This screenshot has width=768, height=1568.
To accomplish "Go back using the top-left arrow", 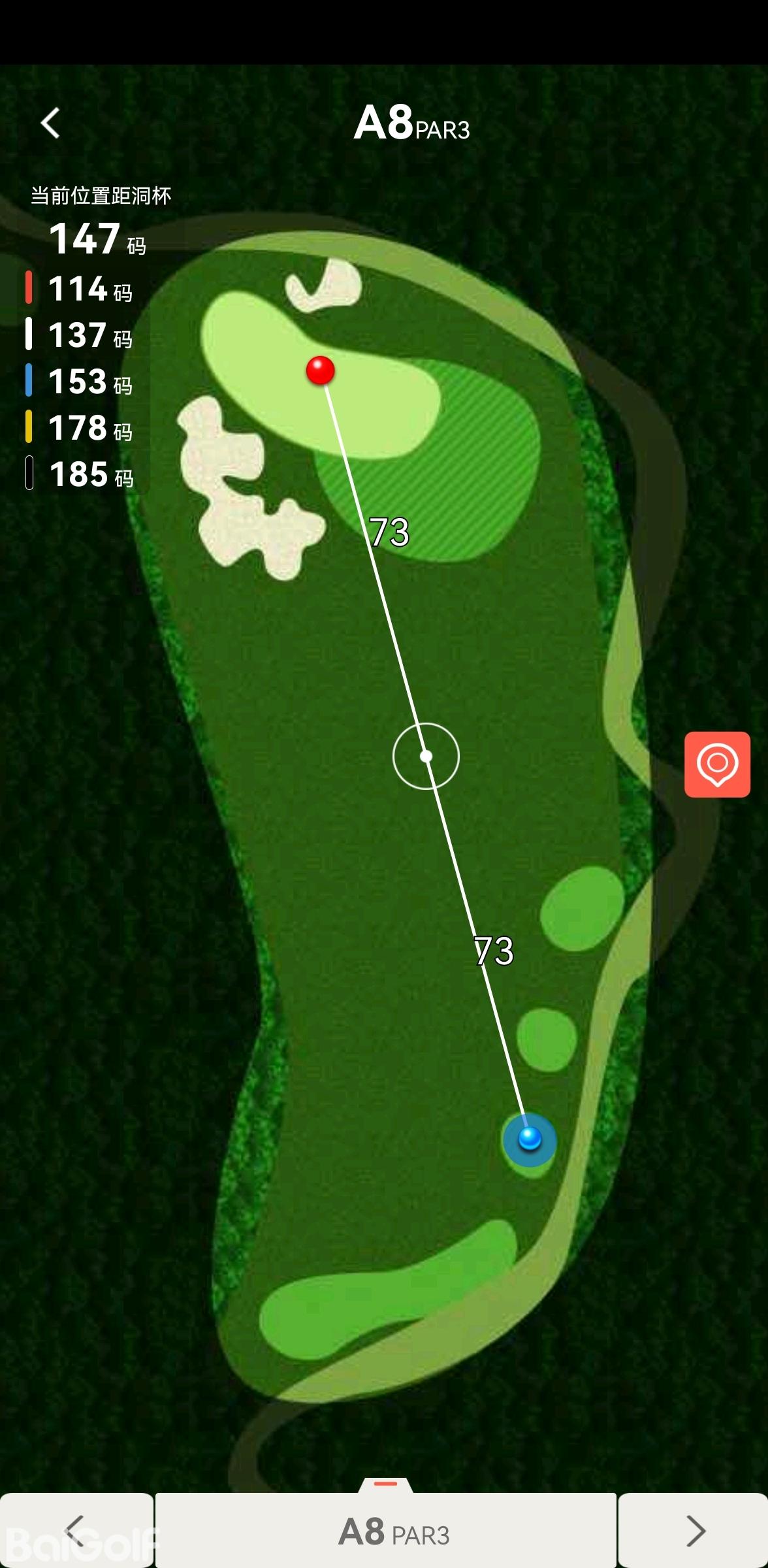I will point(50,123).
